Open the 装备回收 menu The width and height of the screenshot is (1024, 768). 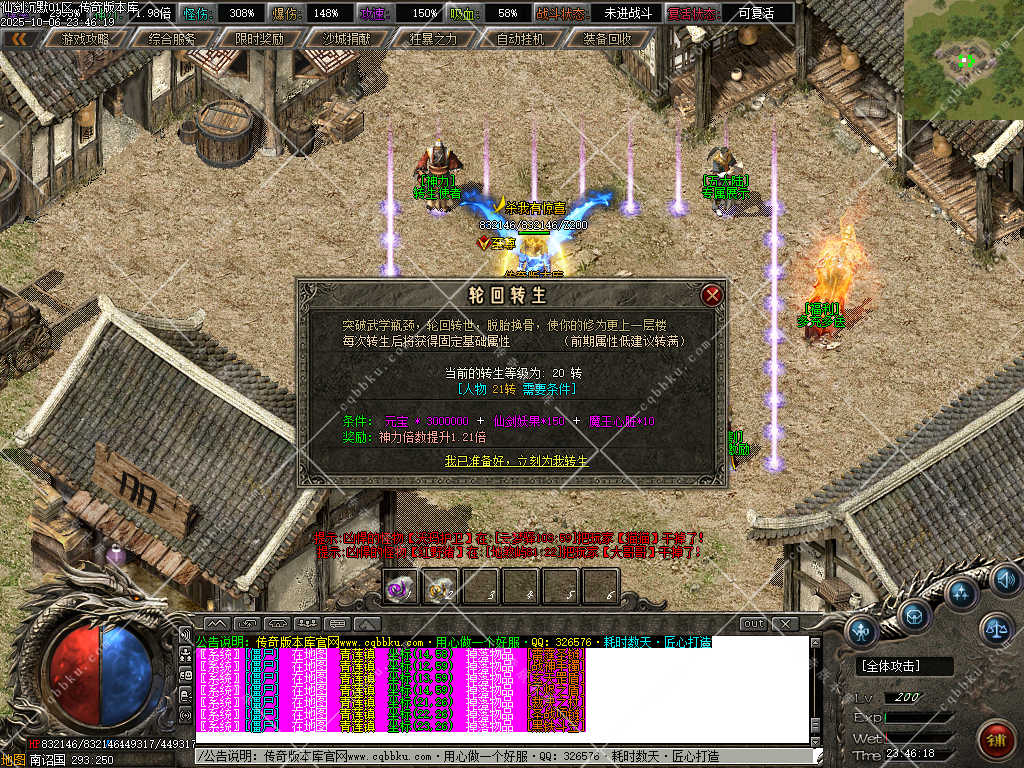(x=606, y=39)
